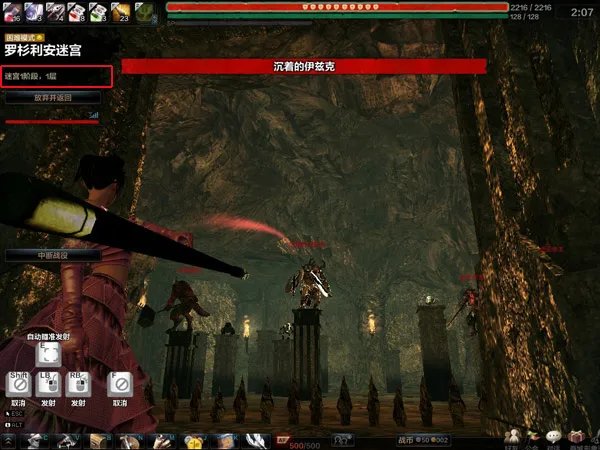Viewport: 600px width, 450px height.
Task: Toggle the 自动瞄准发射 auto-aim icon
Action: click(48, 354)
